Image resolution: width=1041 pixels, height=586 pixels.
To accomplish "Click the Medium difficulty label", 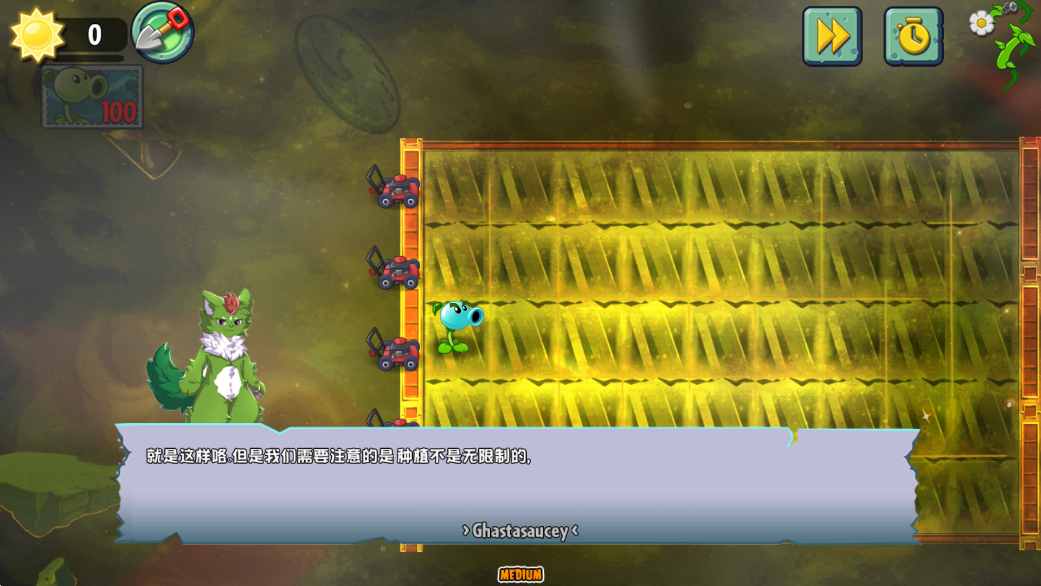I will pyautogui.click(x=521, y=574).
